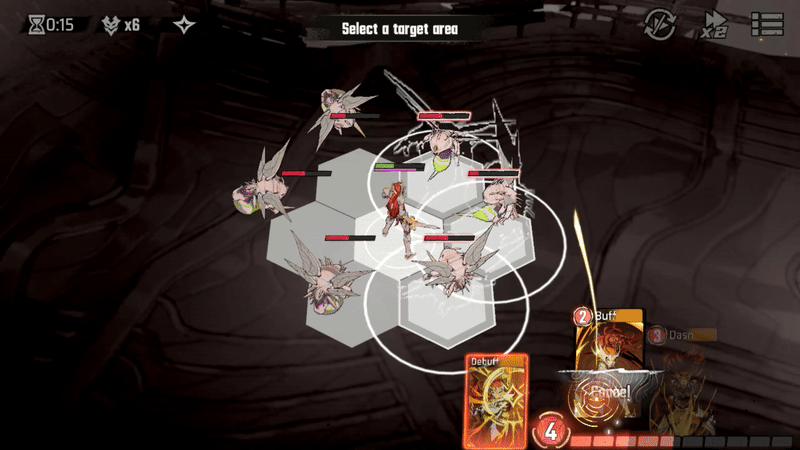Choose the Buff card costing 2
The image size is (800, 450).
609,338
